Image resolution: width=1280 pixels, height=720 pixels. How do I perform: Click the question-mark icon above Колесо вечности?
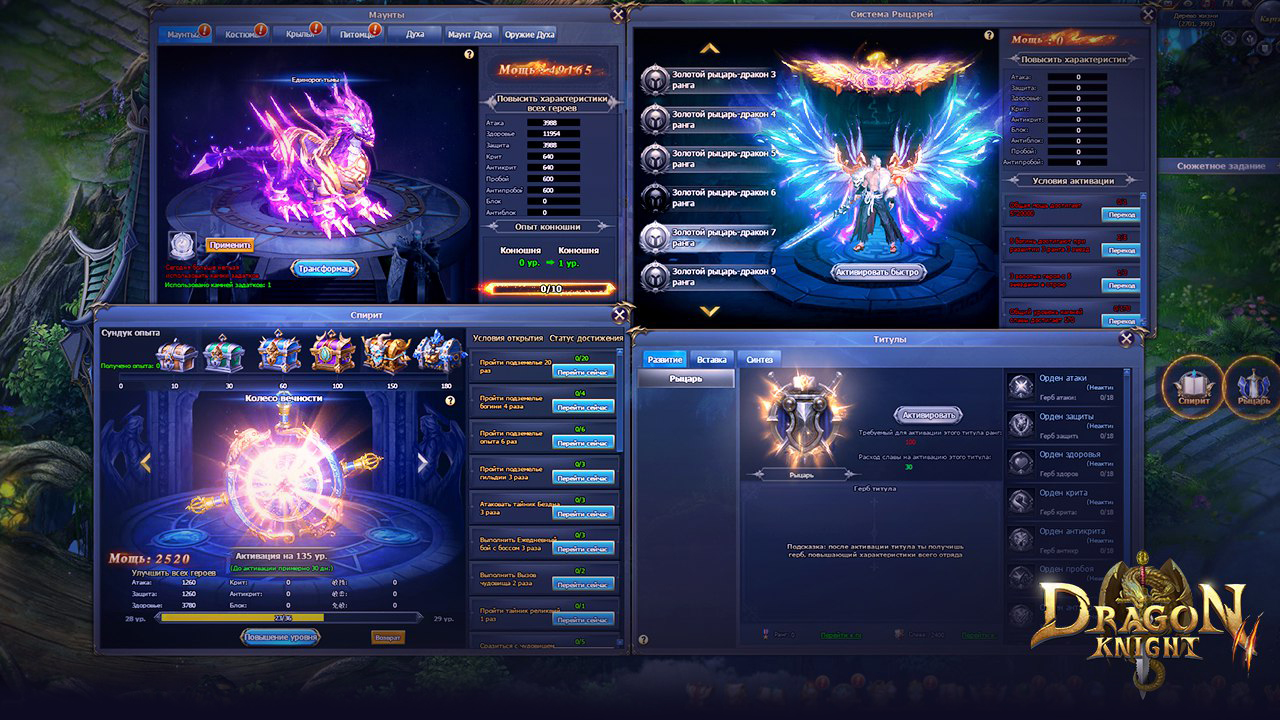450,401
